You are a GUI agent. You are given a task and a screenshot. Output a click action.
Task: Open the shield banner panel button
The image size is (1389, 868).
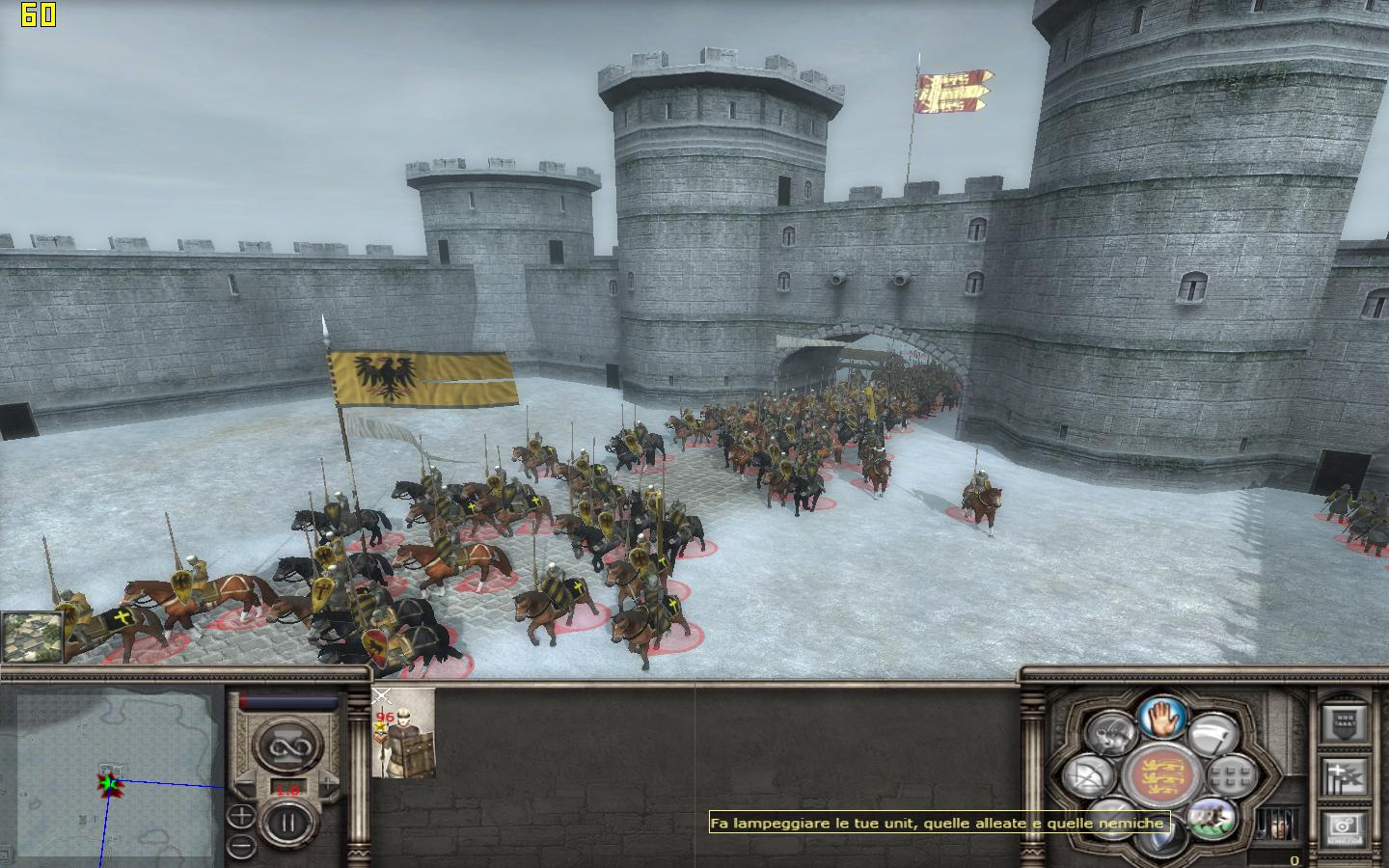pos(1345,720)
